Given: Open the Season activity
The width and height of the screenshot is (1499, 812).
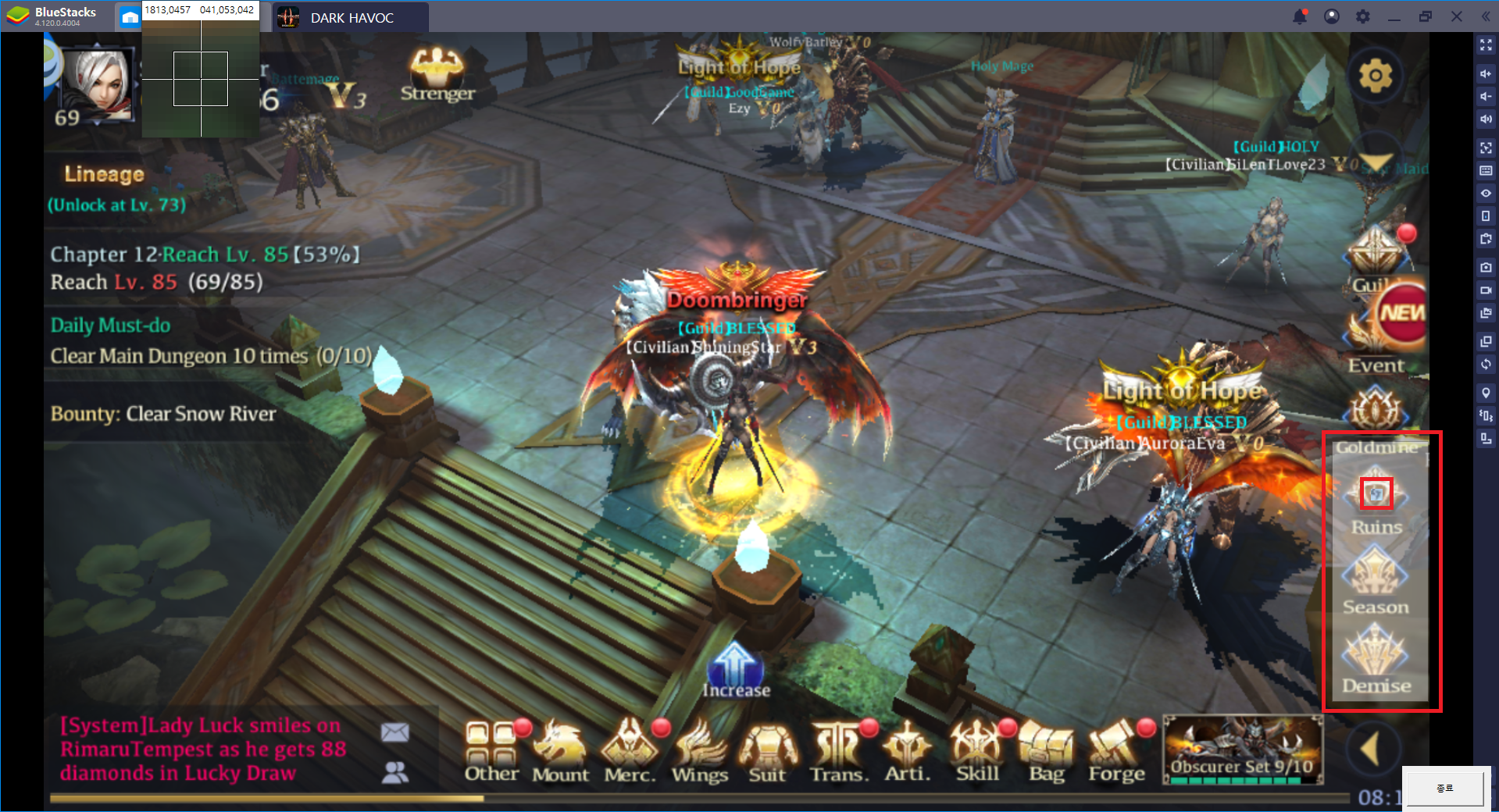Looking at the screenshot, I should (1376, 579).
